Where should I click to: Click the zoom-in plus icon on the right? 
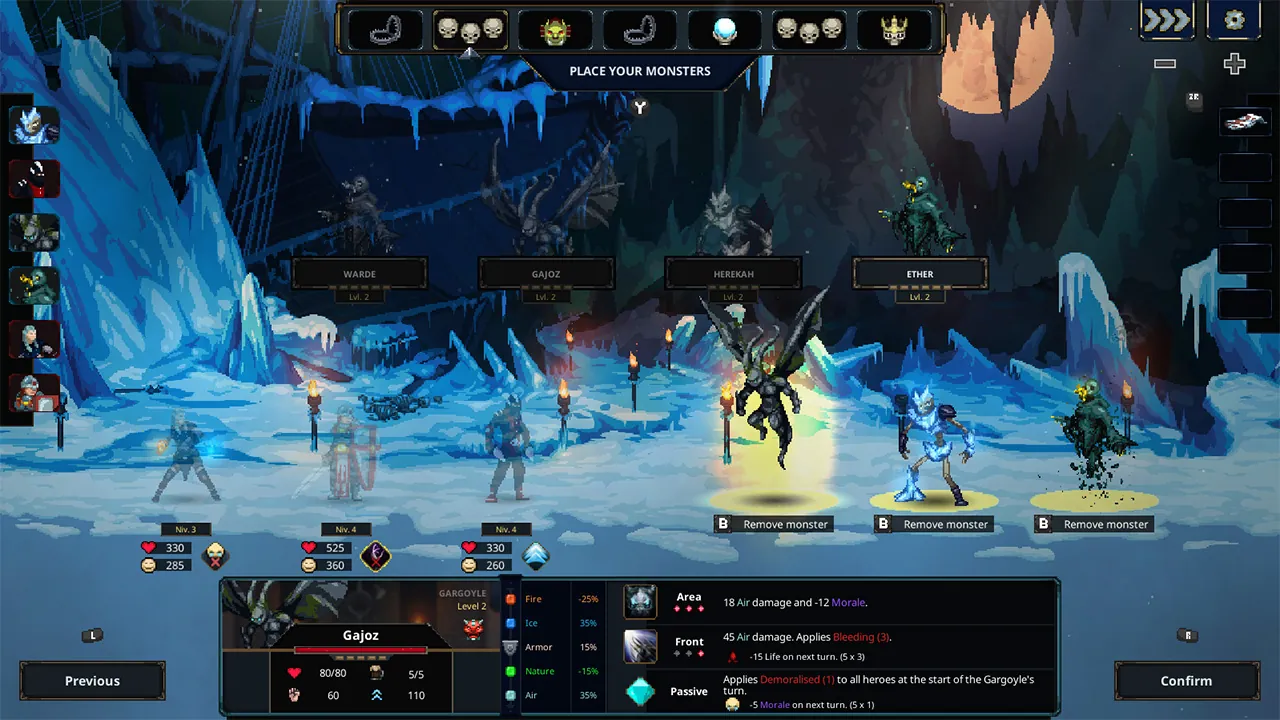coord(1234,63)
